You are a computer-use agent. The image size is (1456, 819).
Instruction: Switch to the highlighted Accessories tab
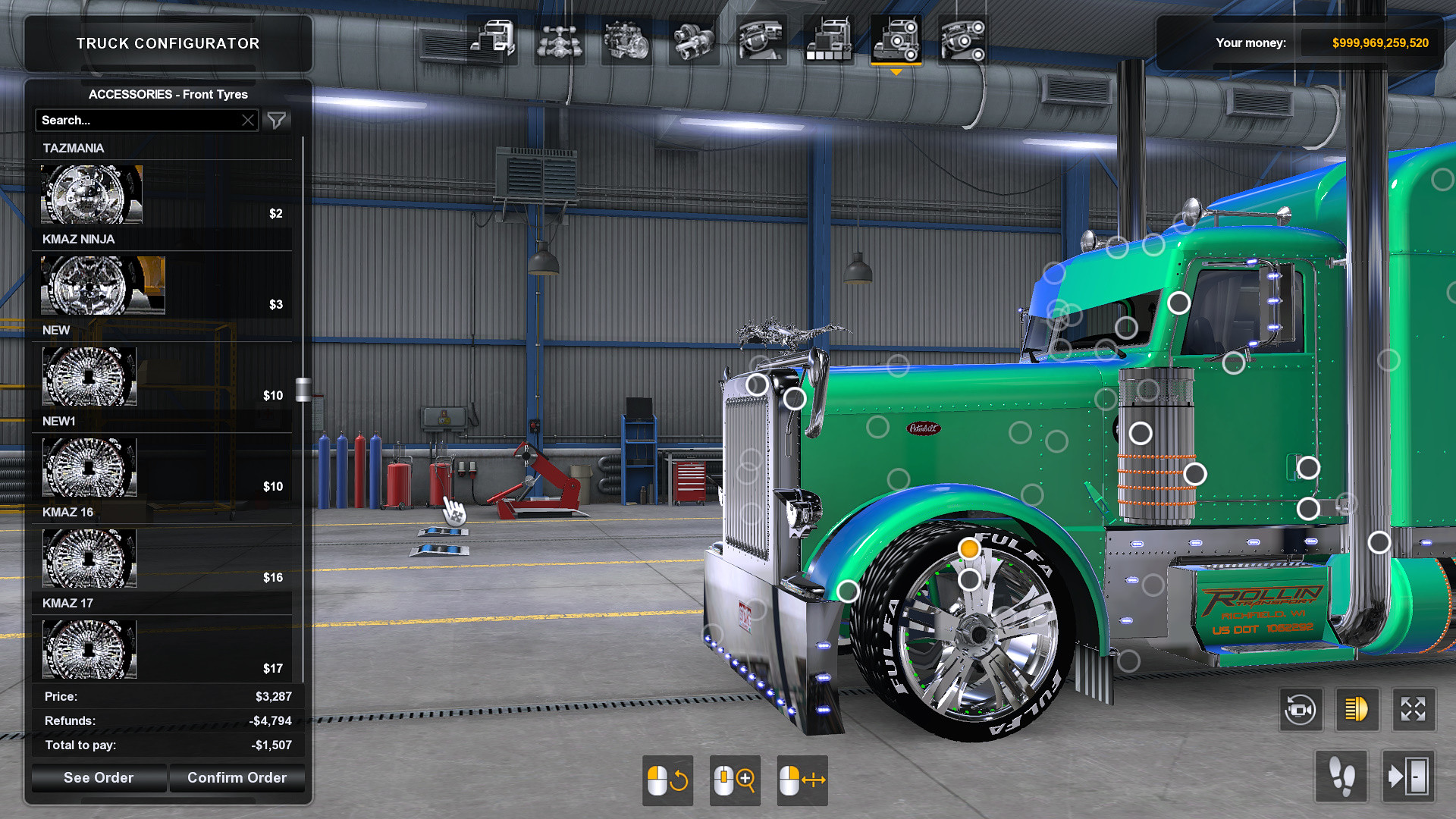point(897,38)
